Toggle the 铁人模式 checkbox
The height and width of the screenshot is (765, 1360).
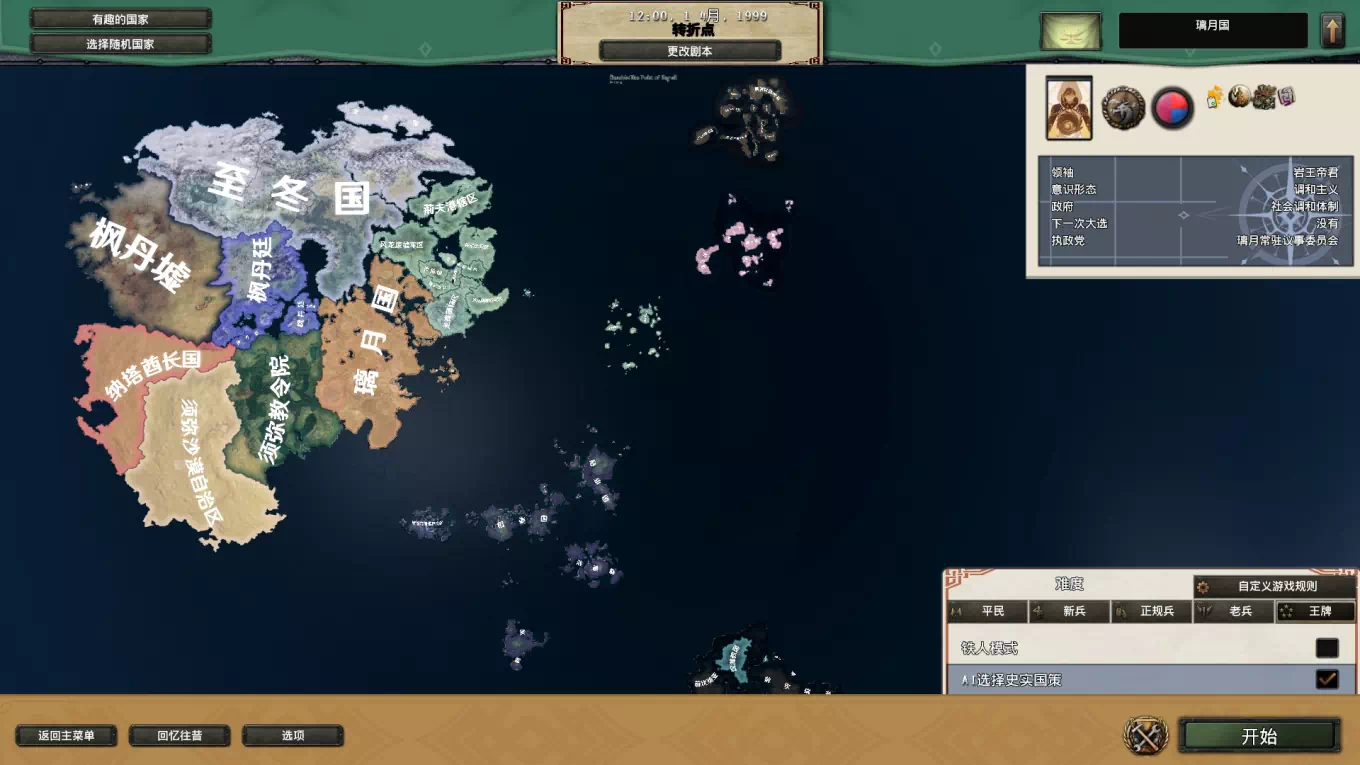1327,648
